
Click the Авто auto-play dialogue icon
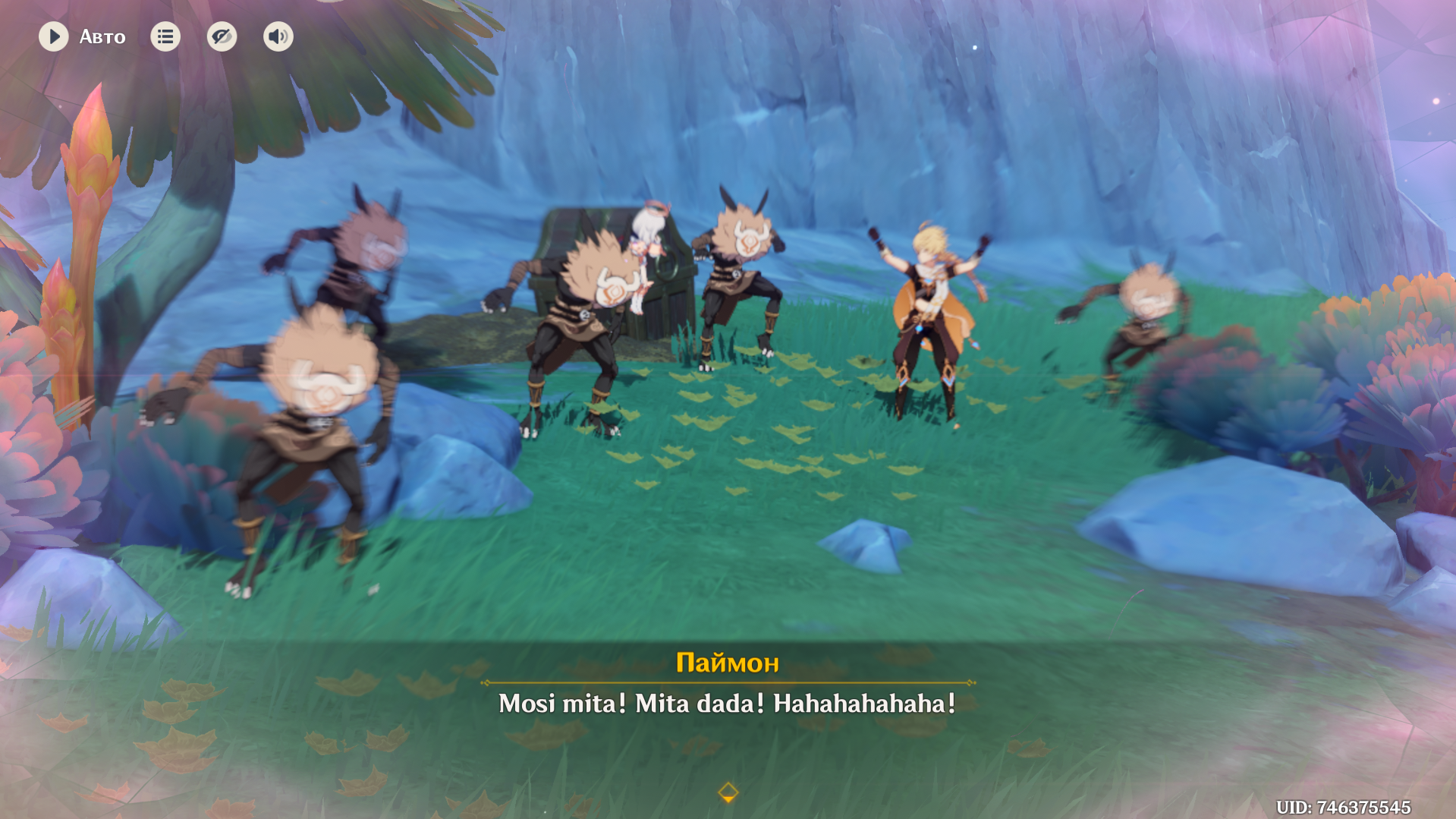tap(54, 36)
